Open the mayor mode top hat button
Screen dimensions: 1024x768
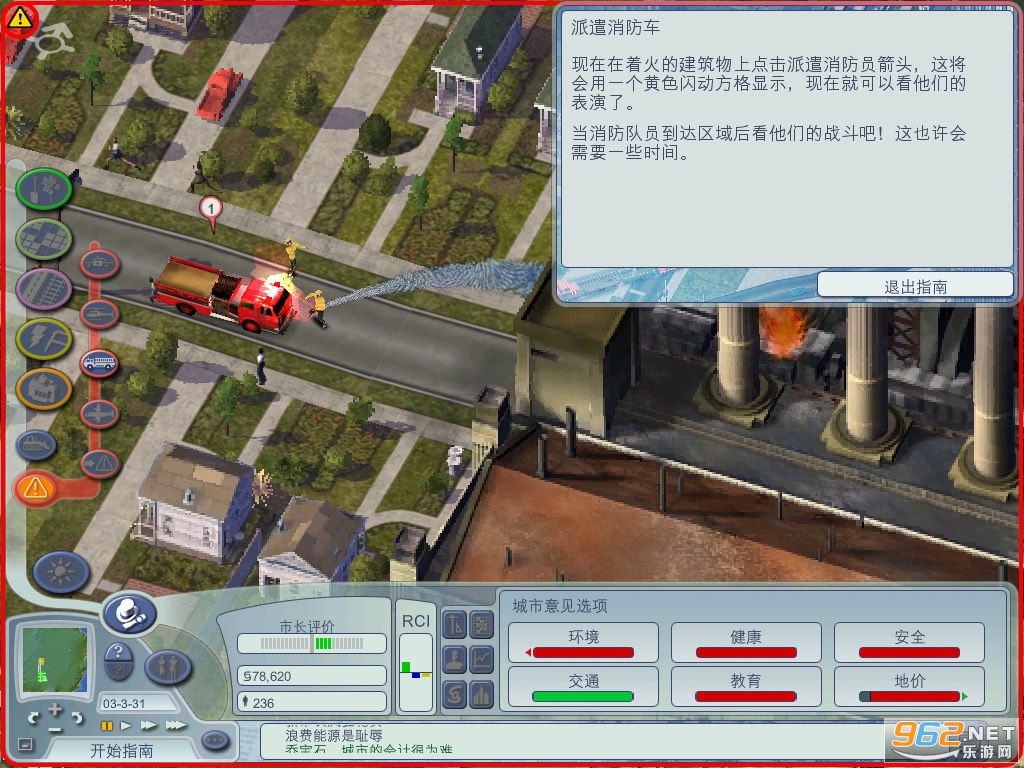(x=129, y=612)
